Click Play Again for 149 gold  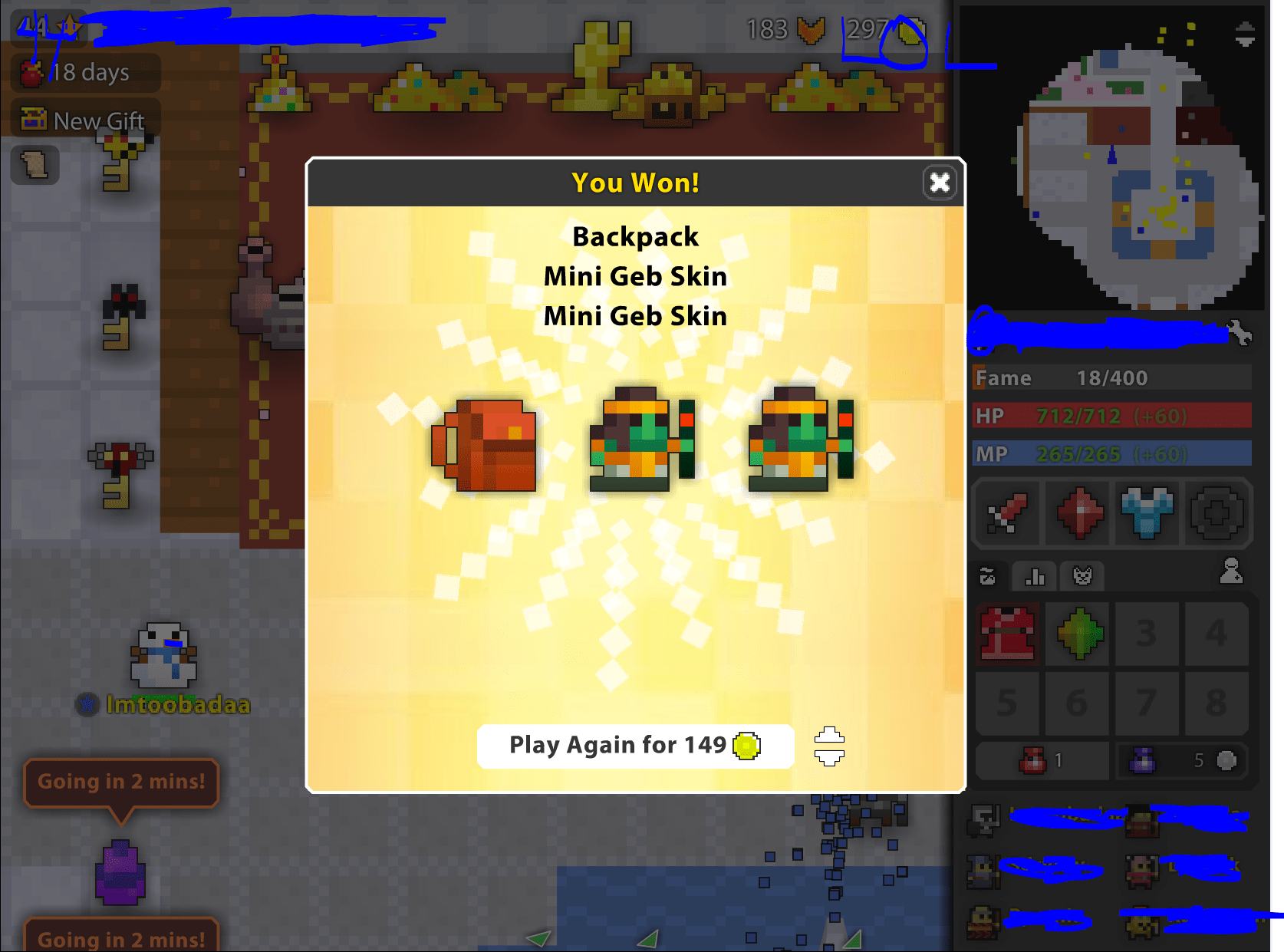(636, 745)
